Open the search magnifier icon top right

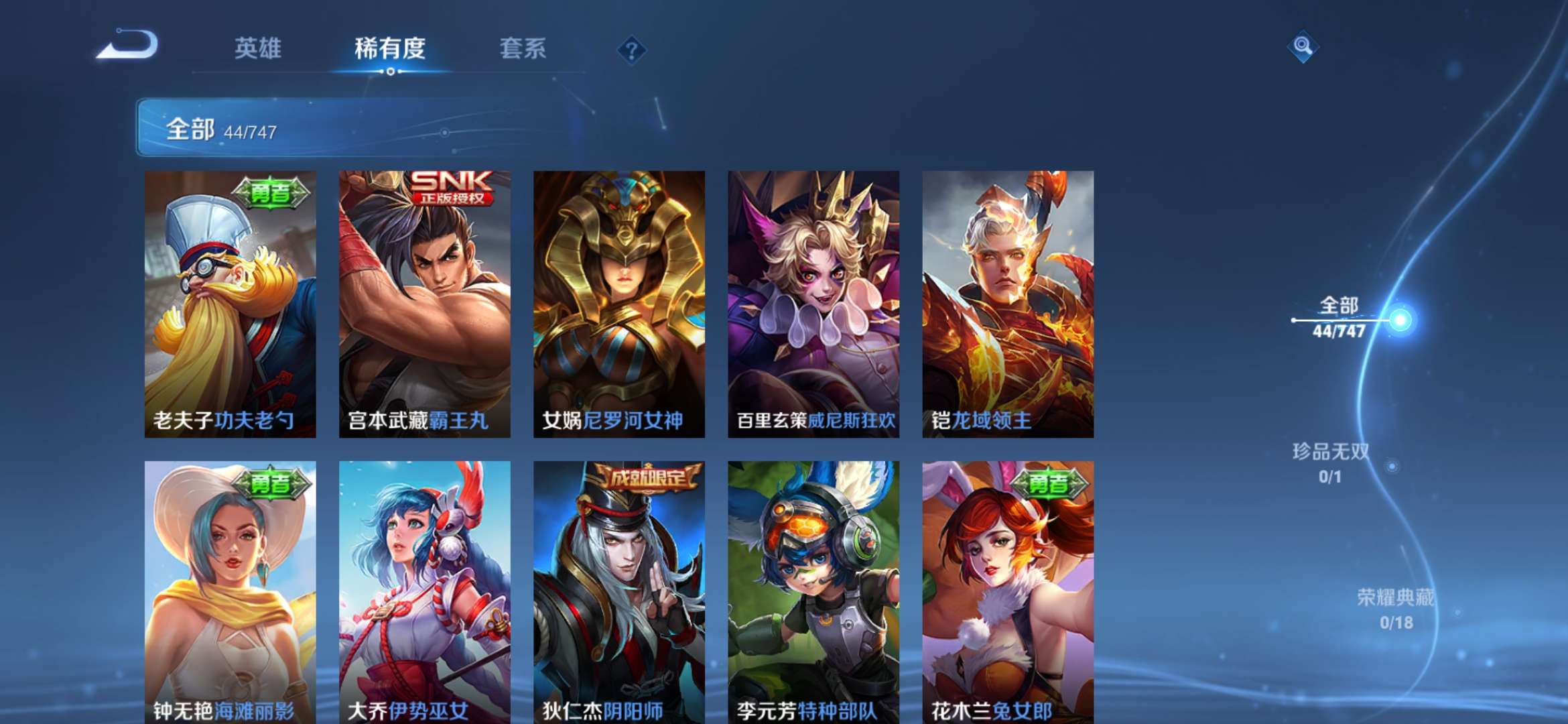(1303, 48)
